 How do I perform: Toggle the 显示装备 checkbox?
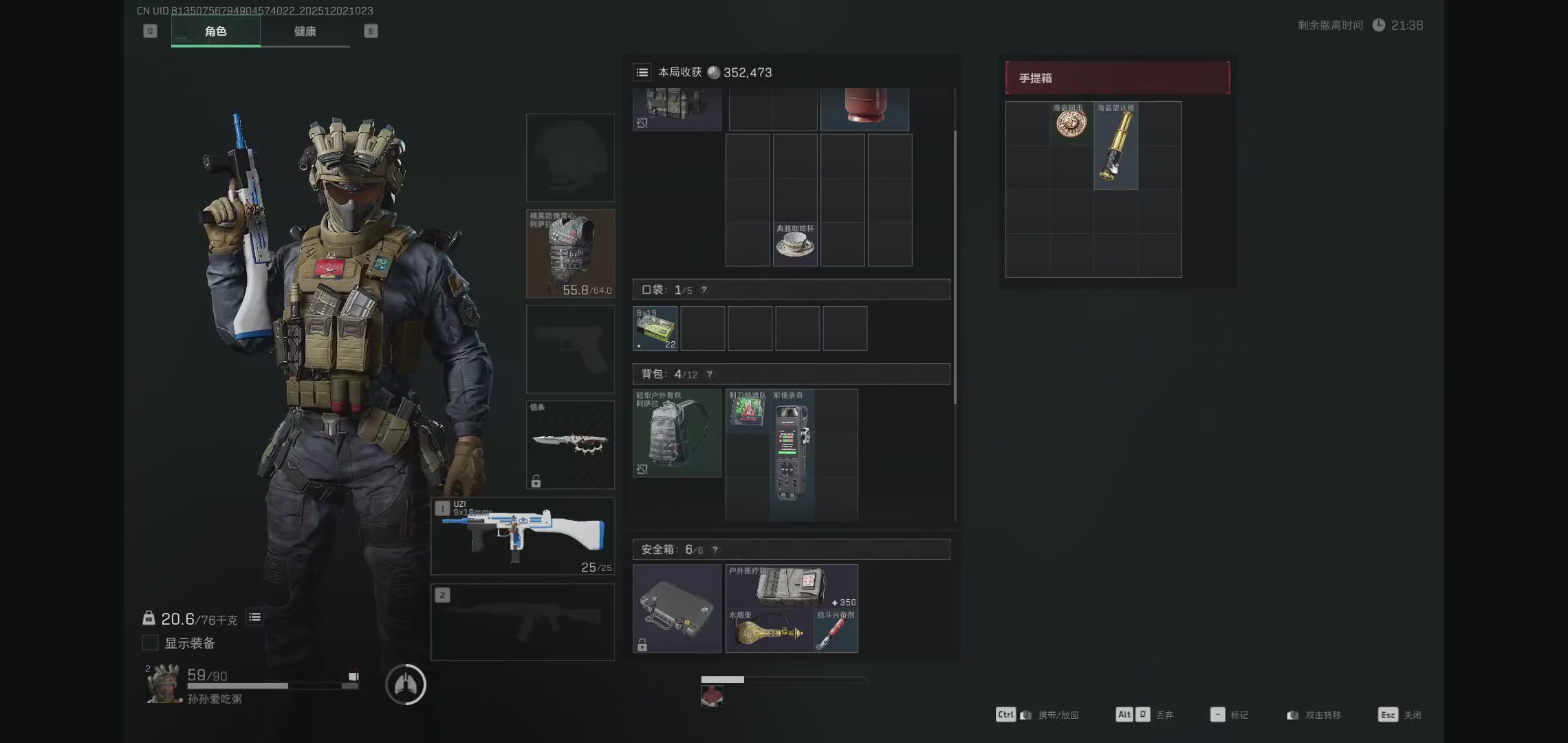point(150,643)
